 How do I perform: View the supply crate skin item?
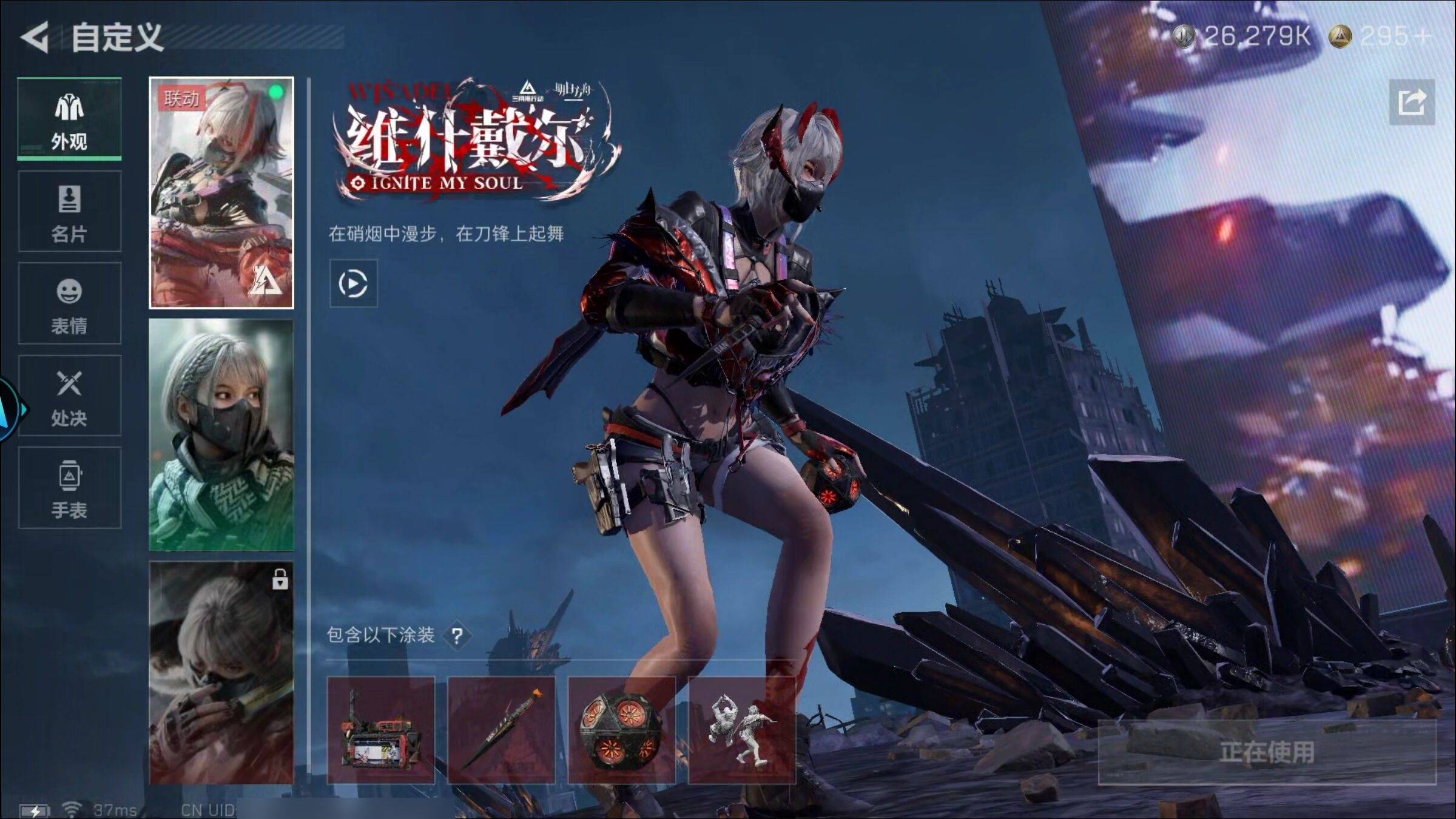coord(381,730)
